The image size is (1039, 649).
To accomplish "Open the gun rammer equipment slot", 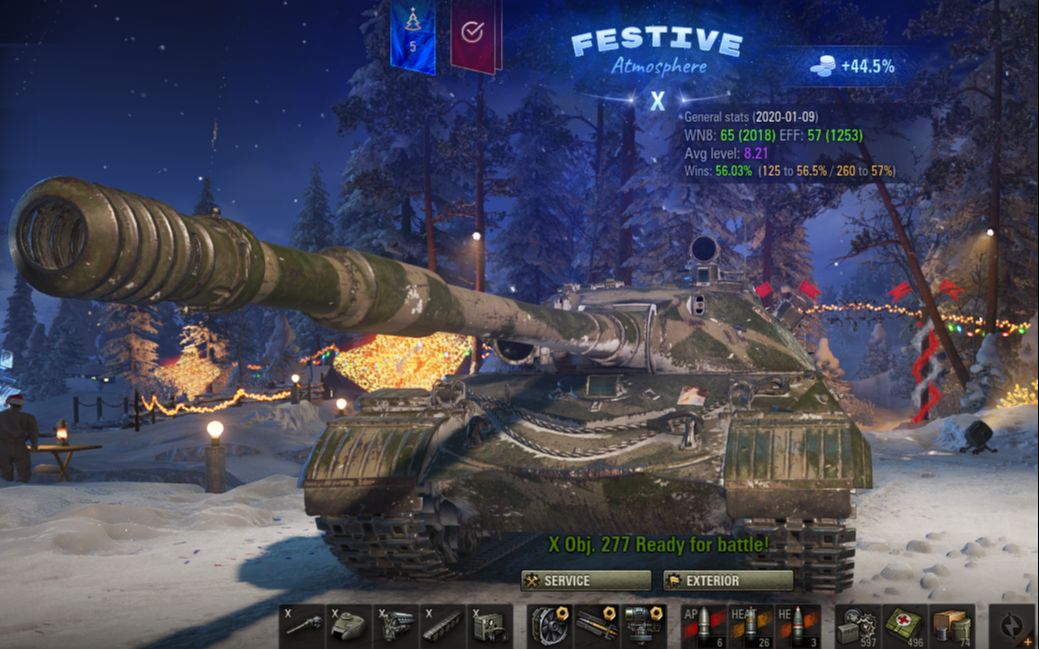I will (597, 626).
